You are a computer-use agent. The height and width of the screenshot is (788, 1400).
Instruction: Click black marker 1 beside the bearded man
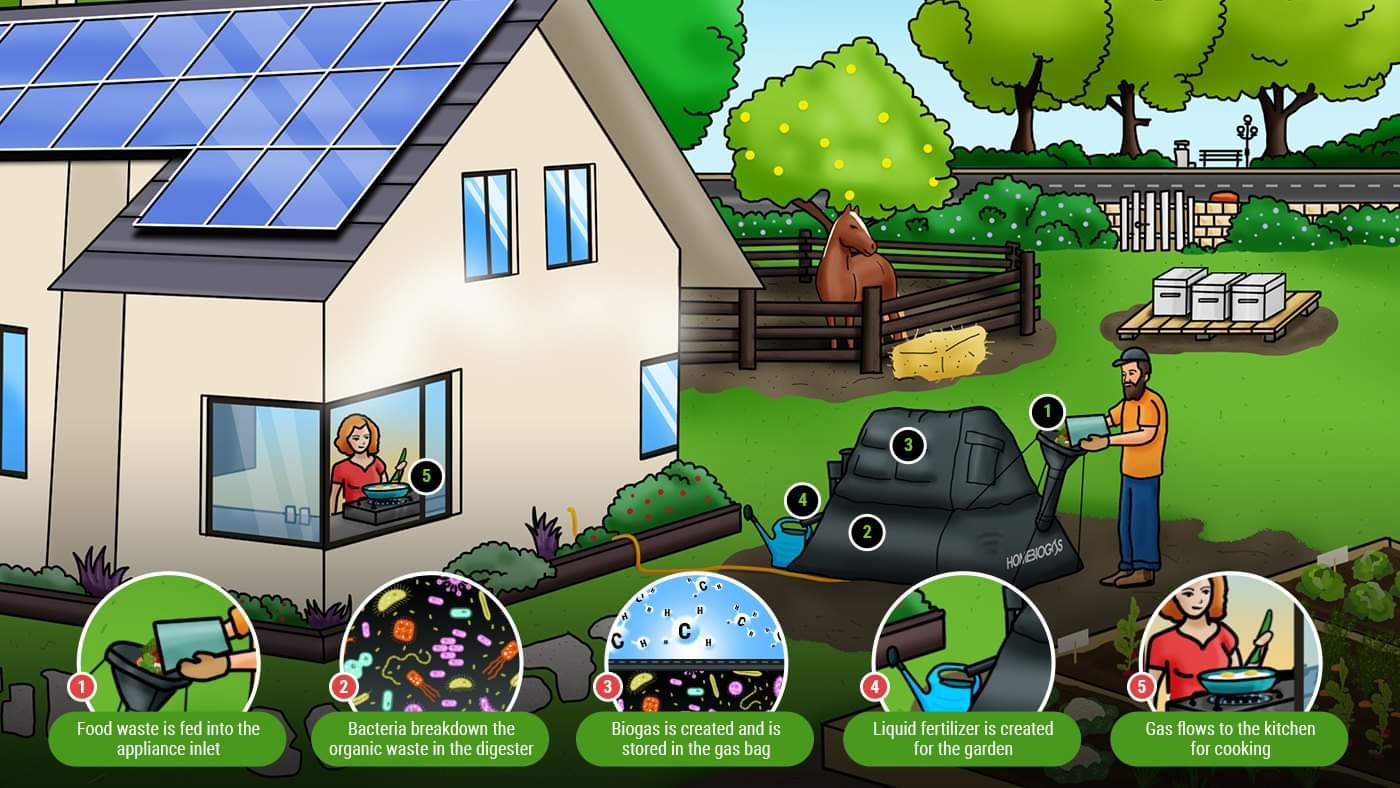[1047, 409]
